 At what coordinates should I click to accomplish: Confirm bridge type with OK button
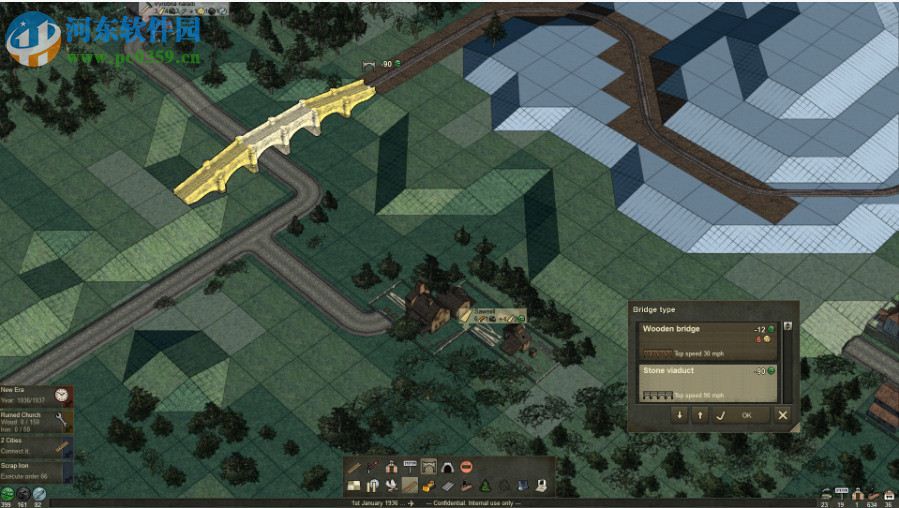coord(746,415)
